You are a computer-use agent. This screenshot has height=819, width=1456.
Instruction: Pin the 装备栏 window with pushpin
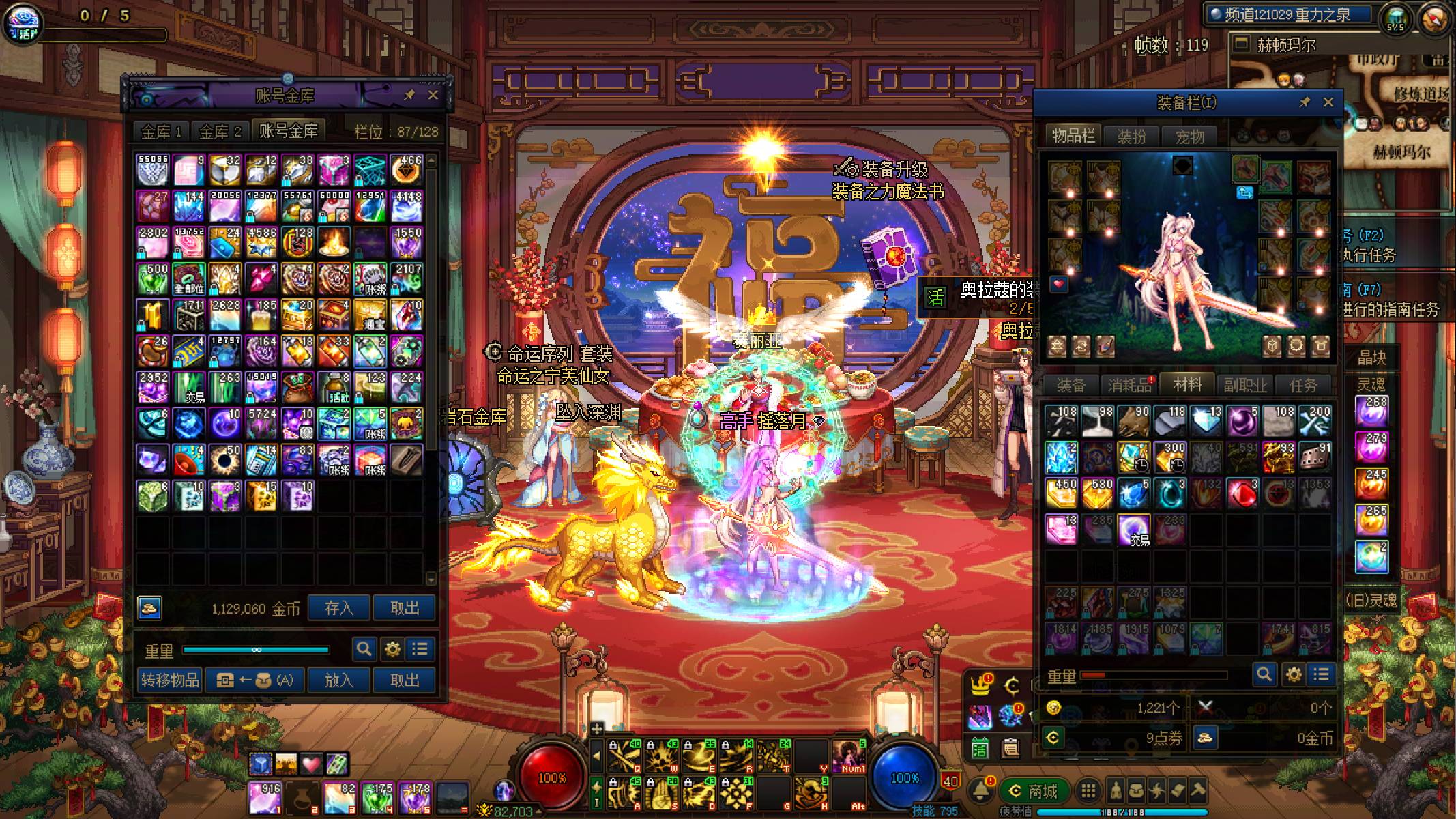click(1305, 102)
